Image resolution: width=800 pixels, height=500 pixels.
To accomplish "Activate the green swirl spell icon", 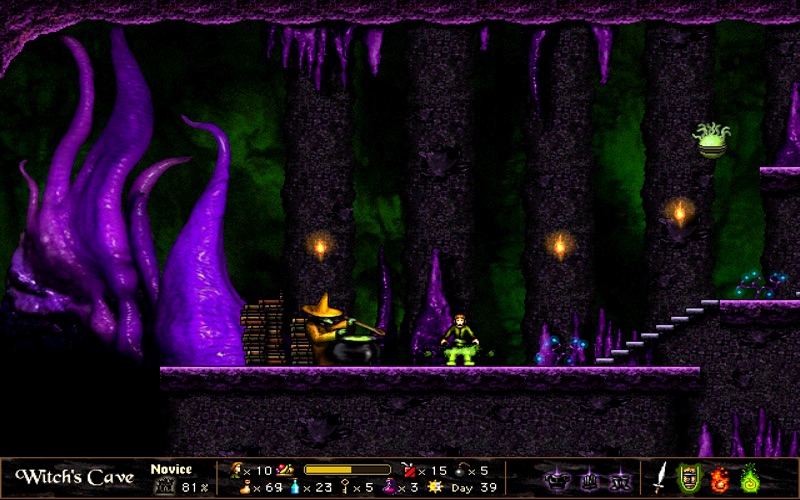I will coord(748,477).
